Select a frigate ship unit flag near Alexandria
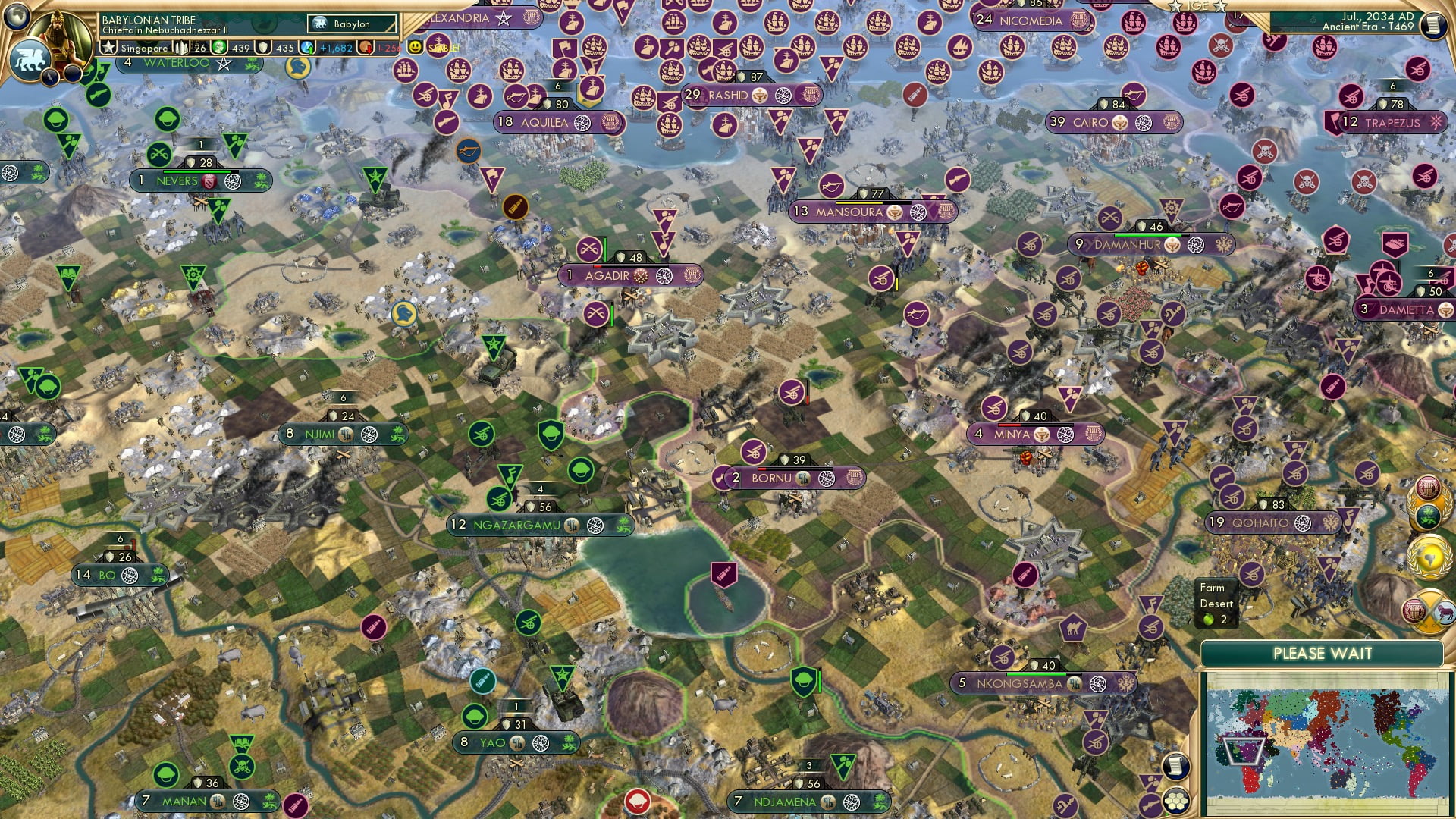Image resolution: width=1456 pixels, height=819 pixels. 459,71
